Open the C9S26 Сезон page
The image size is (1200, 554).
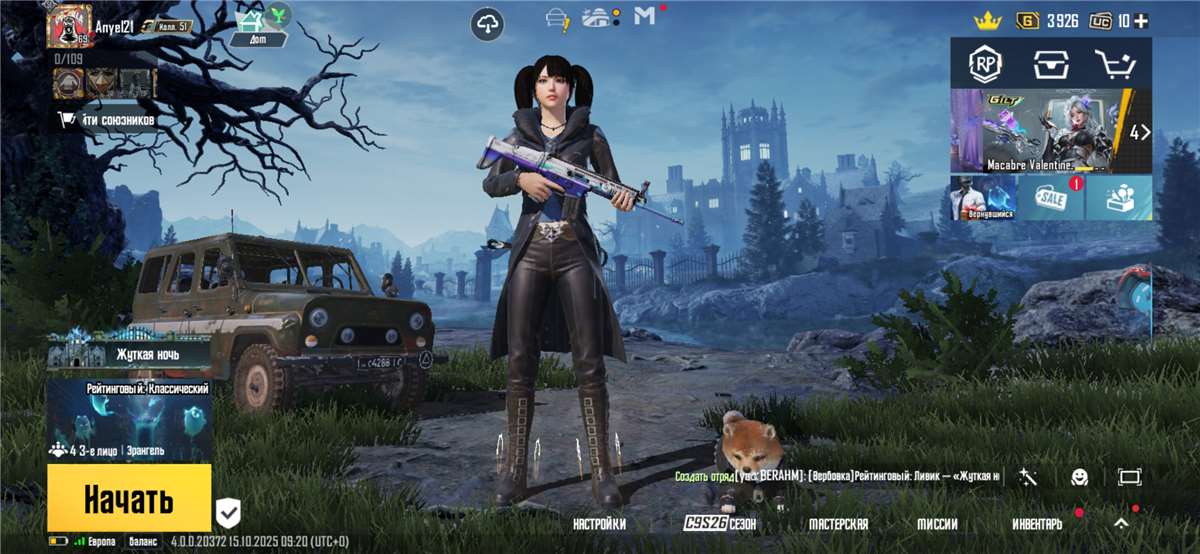[x=720, y=524]
